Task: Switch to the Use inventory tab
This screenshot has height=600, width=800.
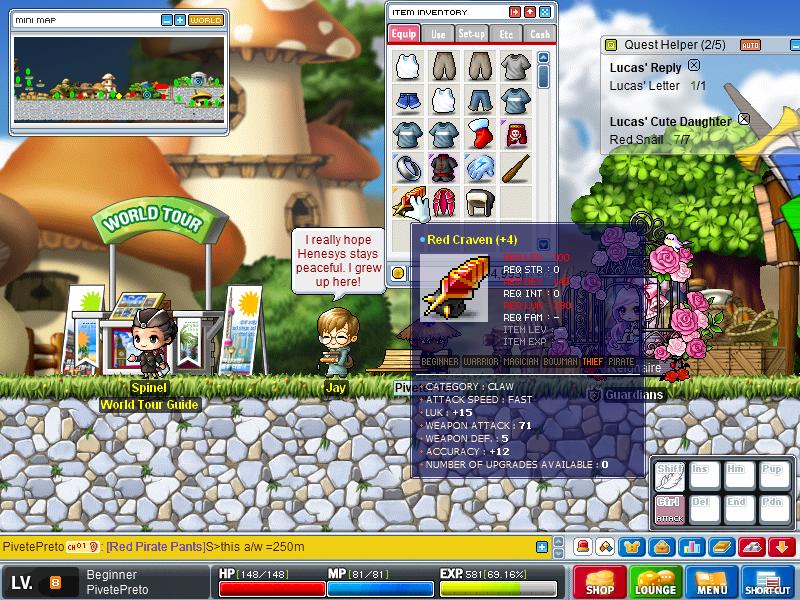Action: pos(439,34)
